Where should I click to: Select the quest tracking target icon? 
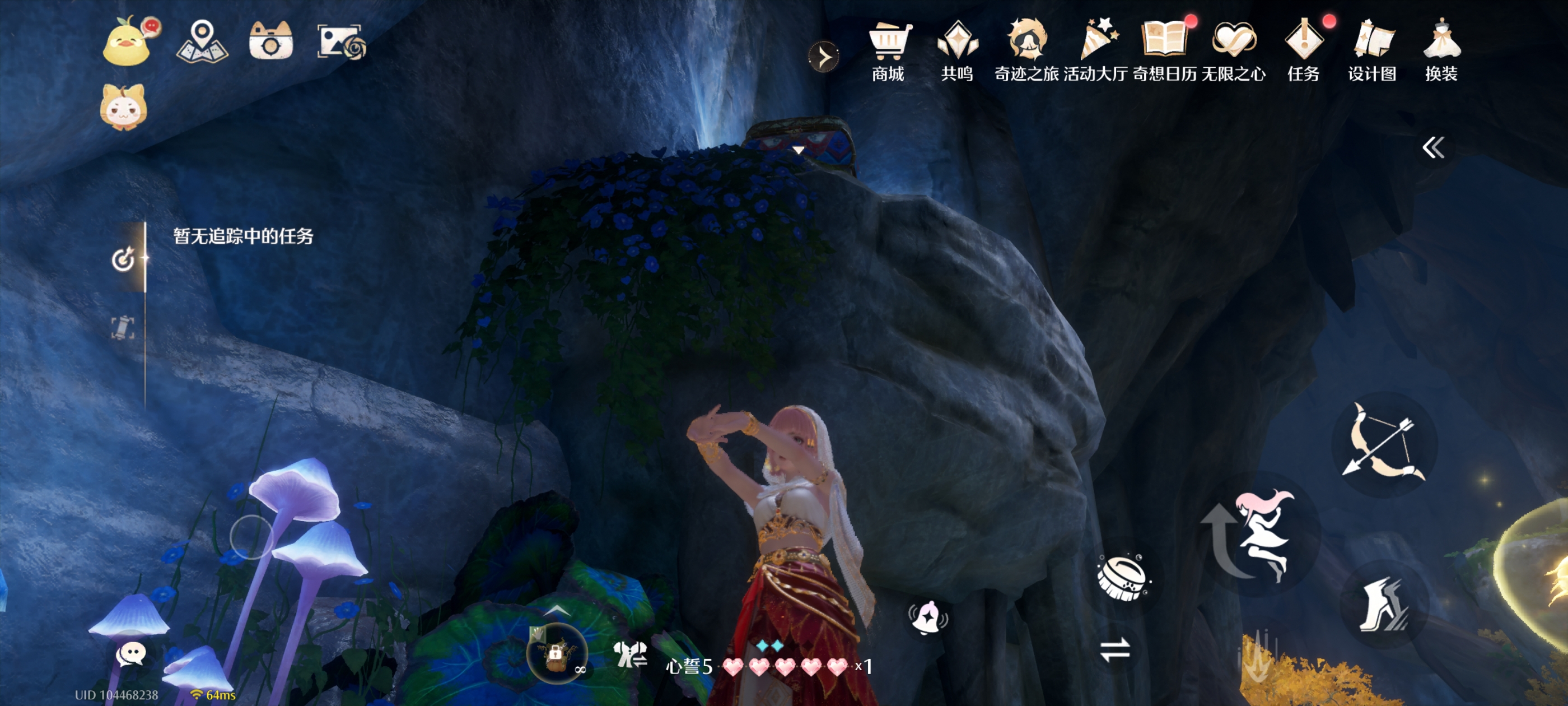click(x=123, y=259)
